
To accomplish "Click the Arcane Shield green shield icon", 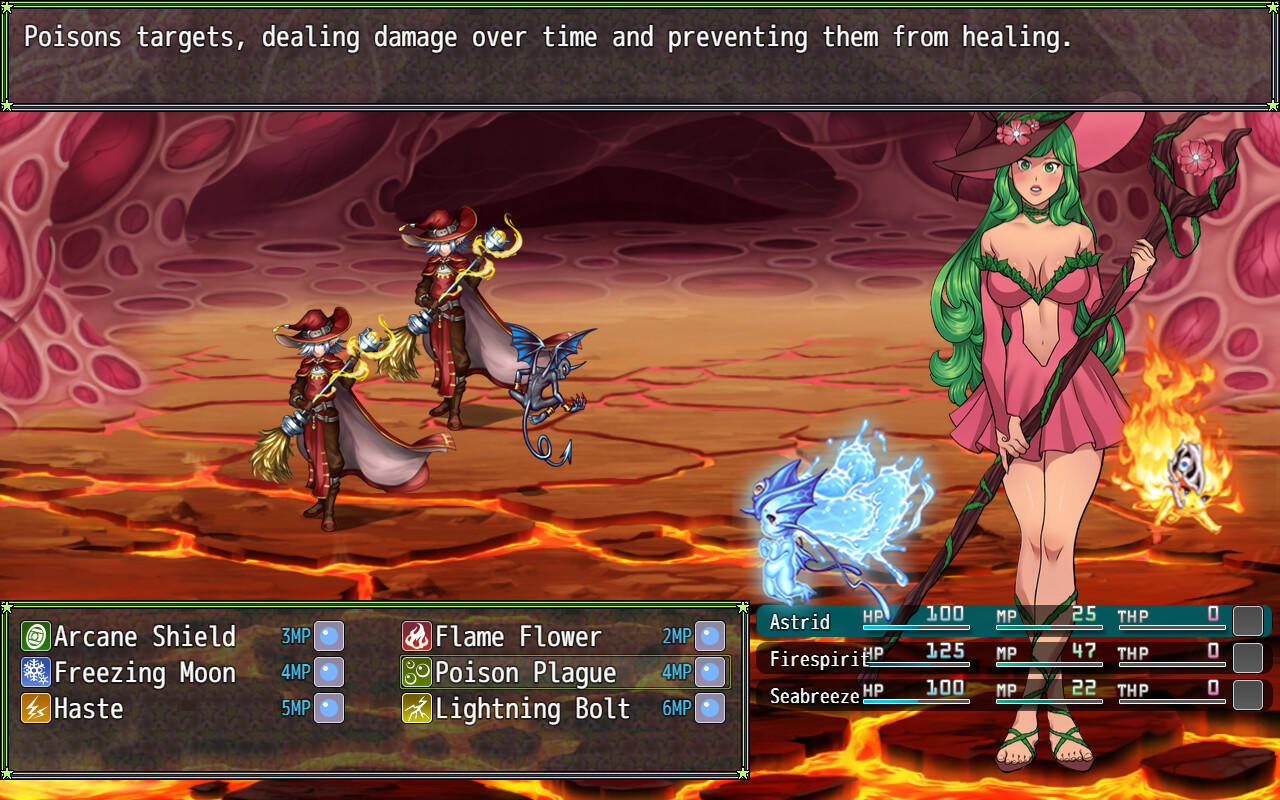I will (x=35, y=636).
